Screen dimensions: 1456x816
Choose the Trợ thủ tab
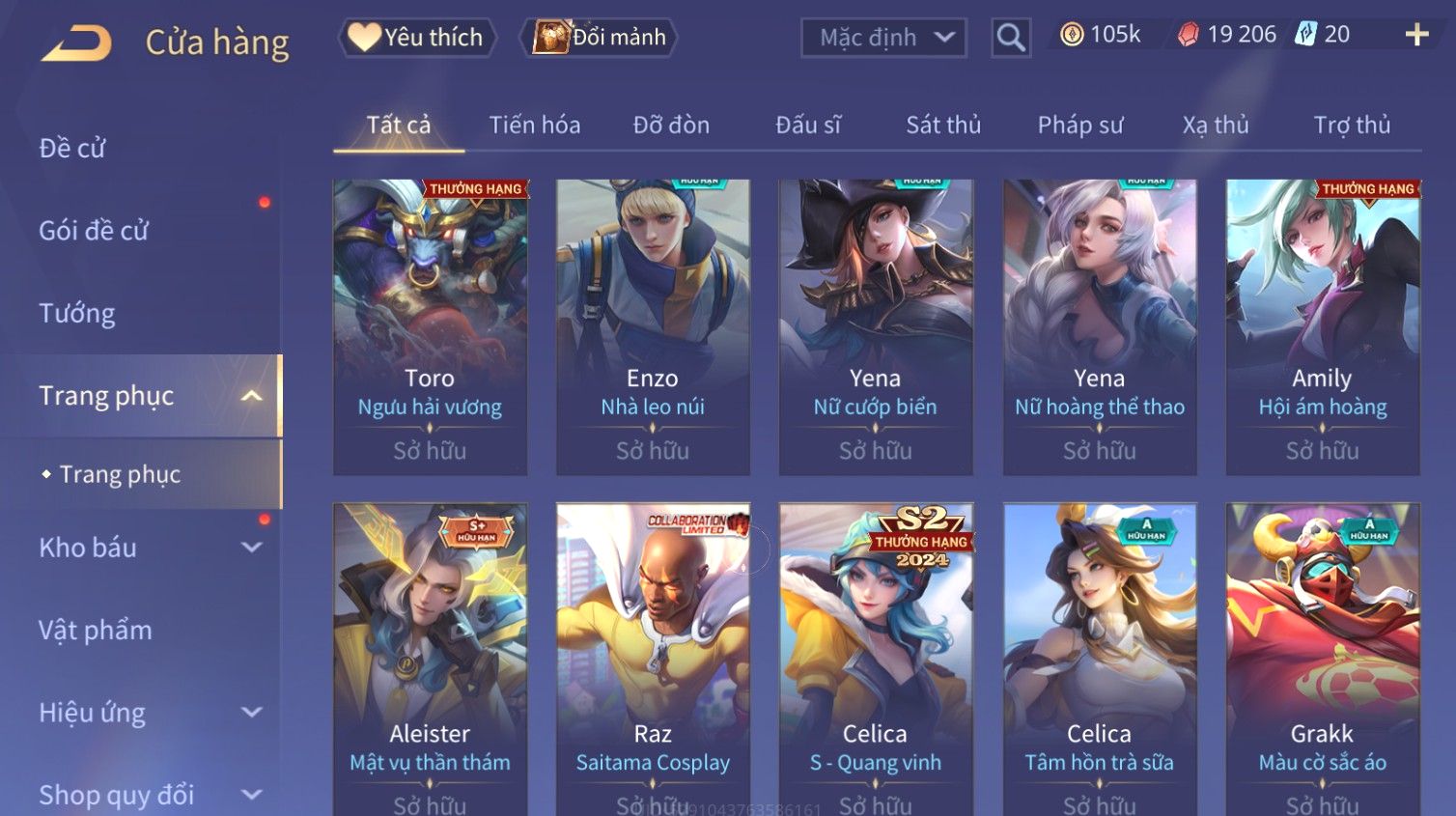click(1351, 126)
